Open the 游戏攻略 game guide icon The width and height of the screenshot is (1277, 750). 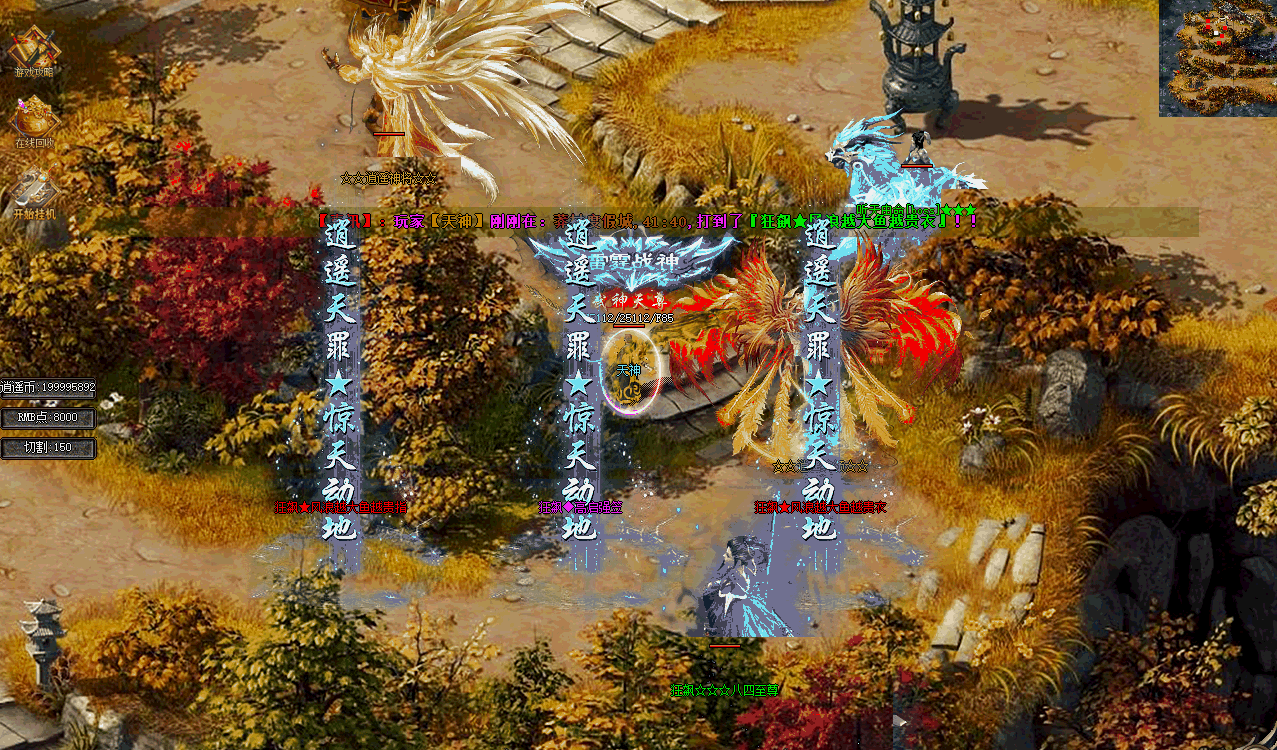(34, 51)
